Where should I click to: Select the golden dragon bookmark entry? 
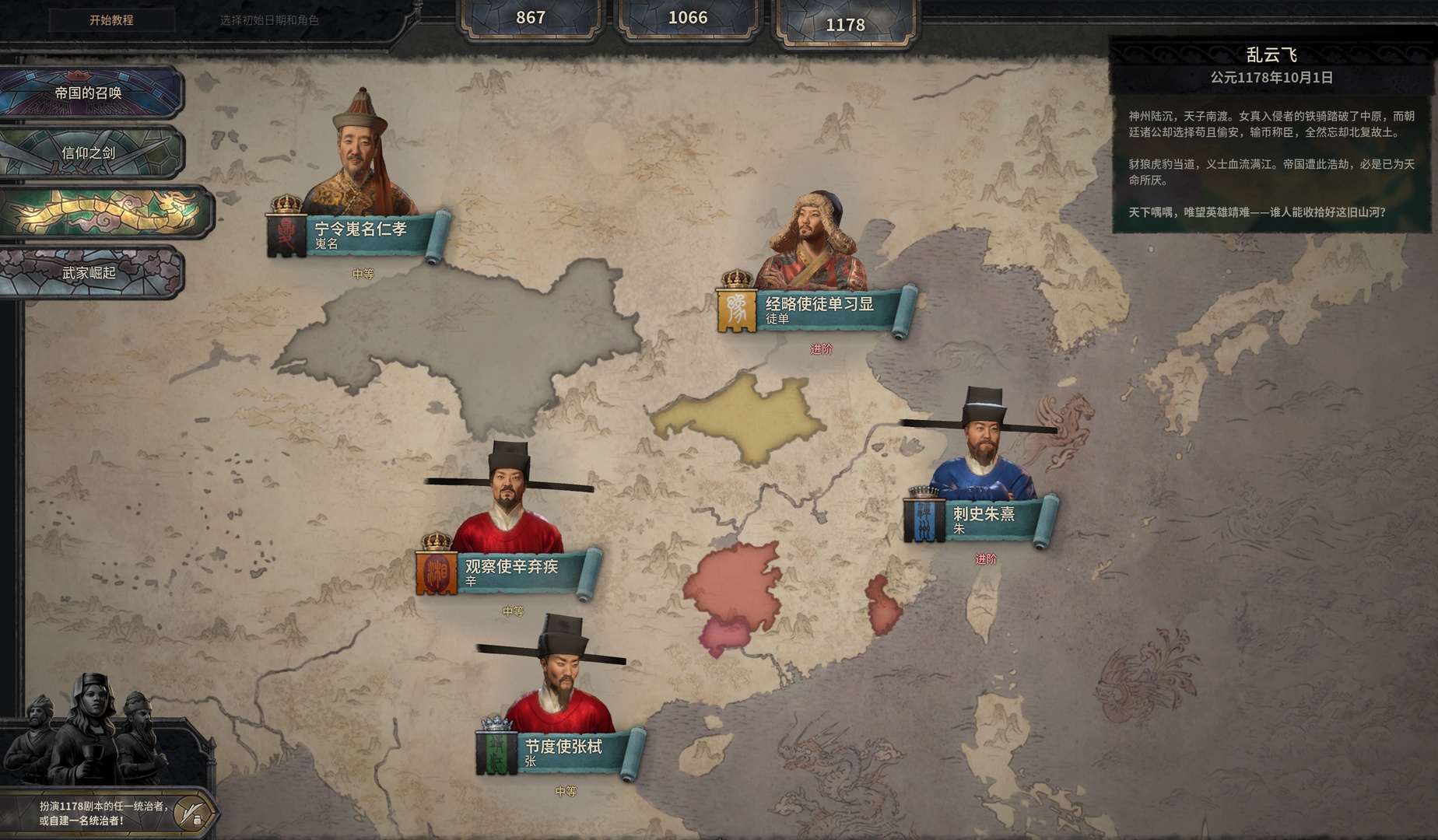tap(105, 212)
